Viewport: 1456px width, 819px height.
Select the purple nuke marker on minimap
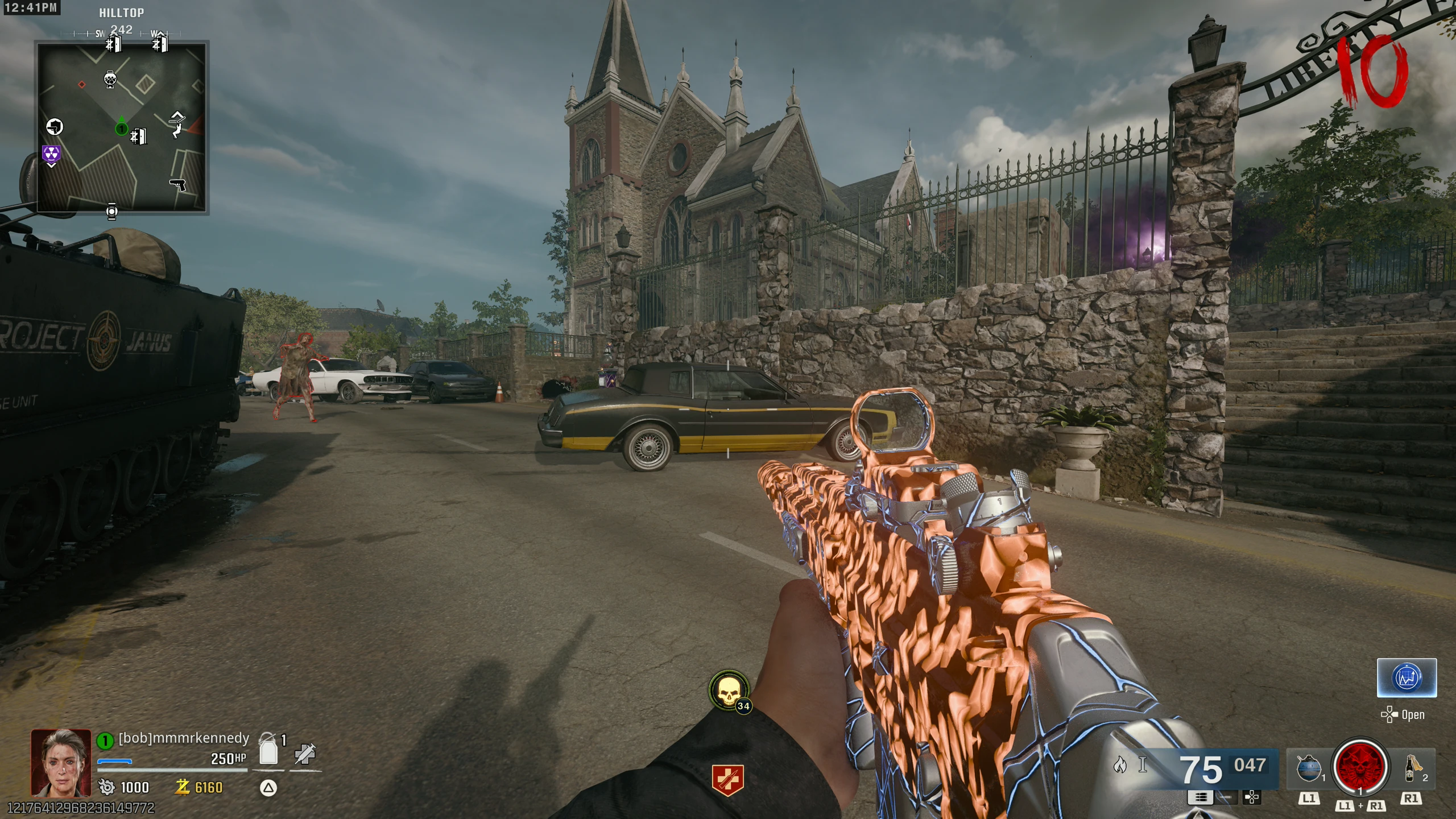(51, 154)
